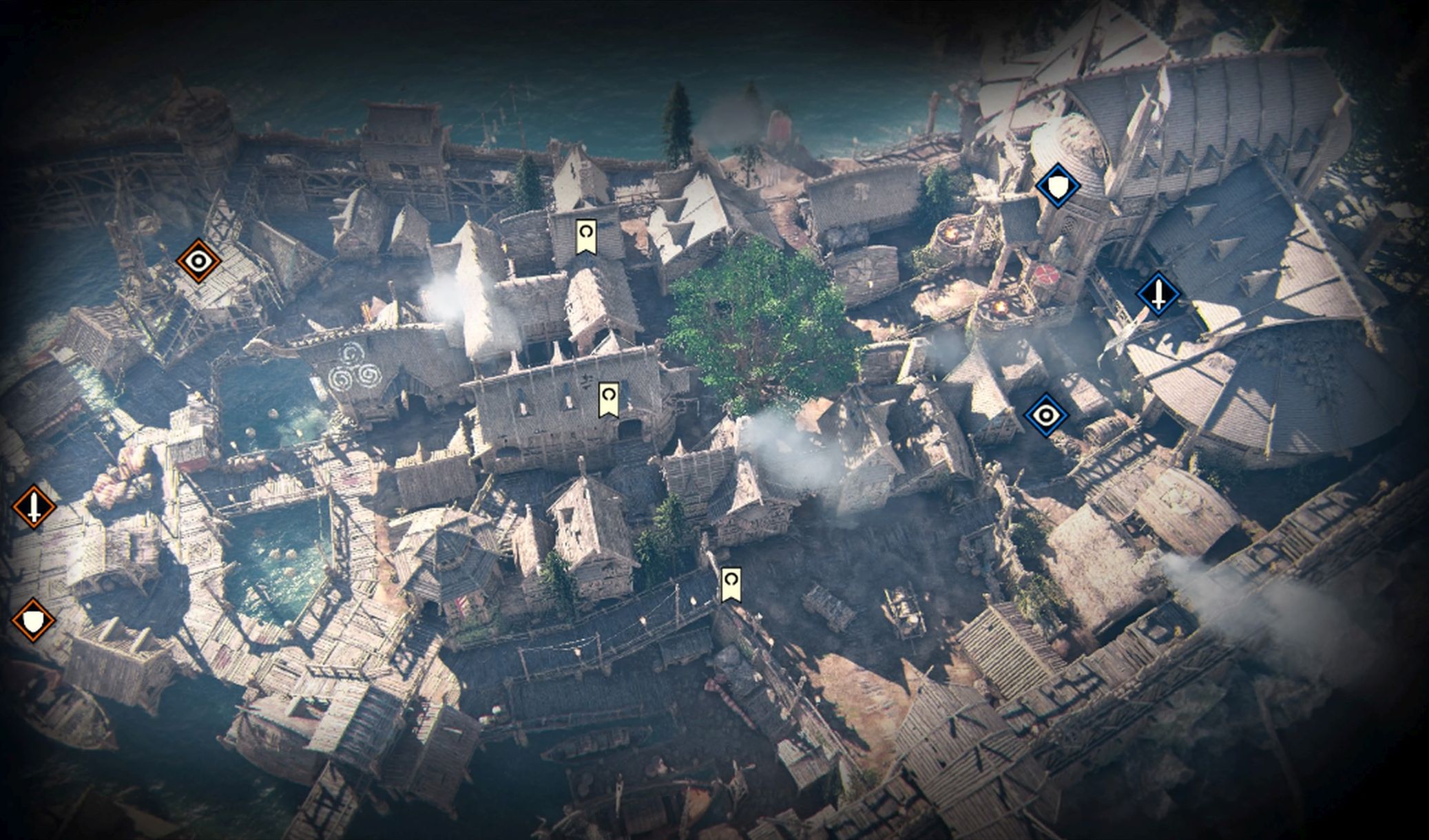Image resolution: width=1429 pixels, height=840 pixels.
Task: Select the blue shield map marker
Action: tap(1057, 186)
